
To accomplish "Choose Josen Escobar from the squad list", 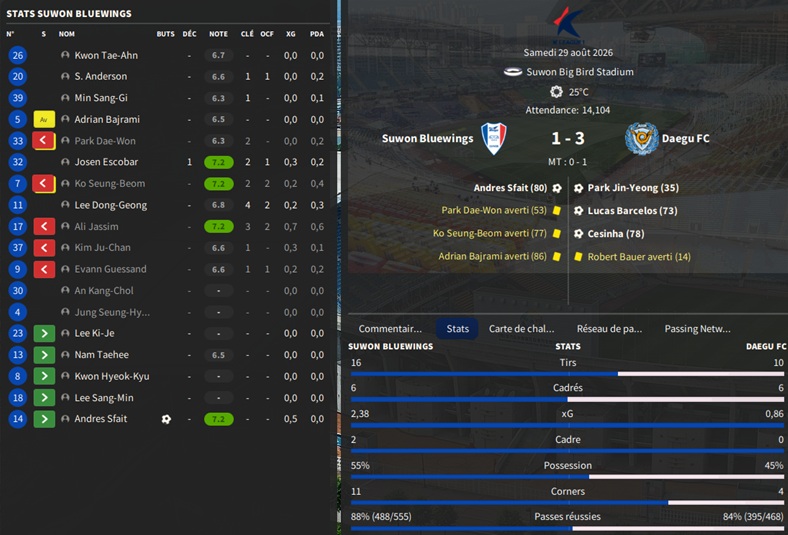I will 106,162.
